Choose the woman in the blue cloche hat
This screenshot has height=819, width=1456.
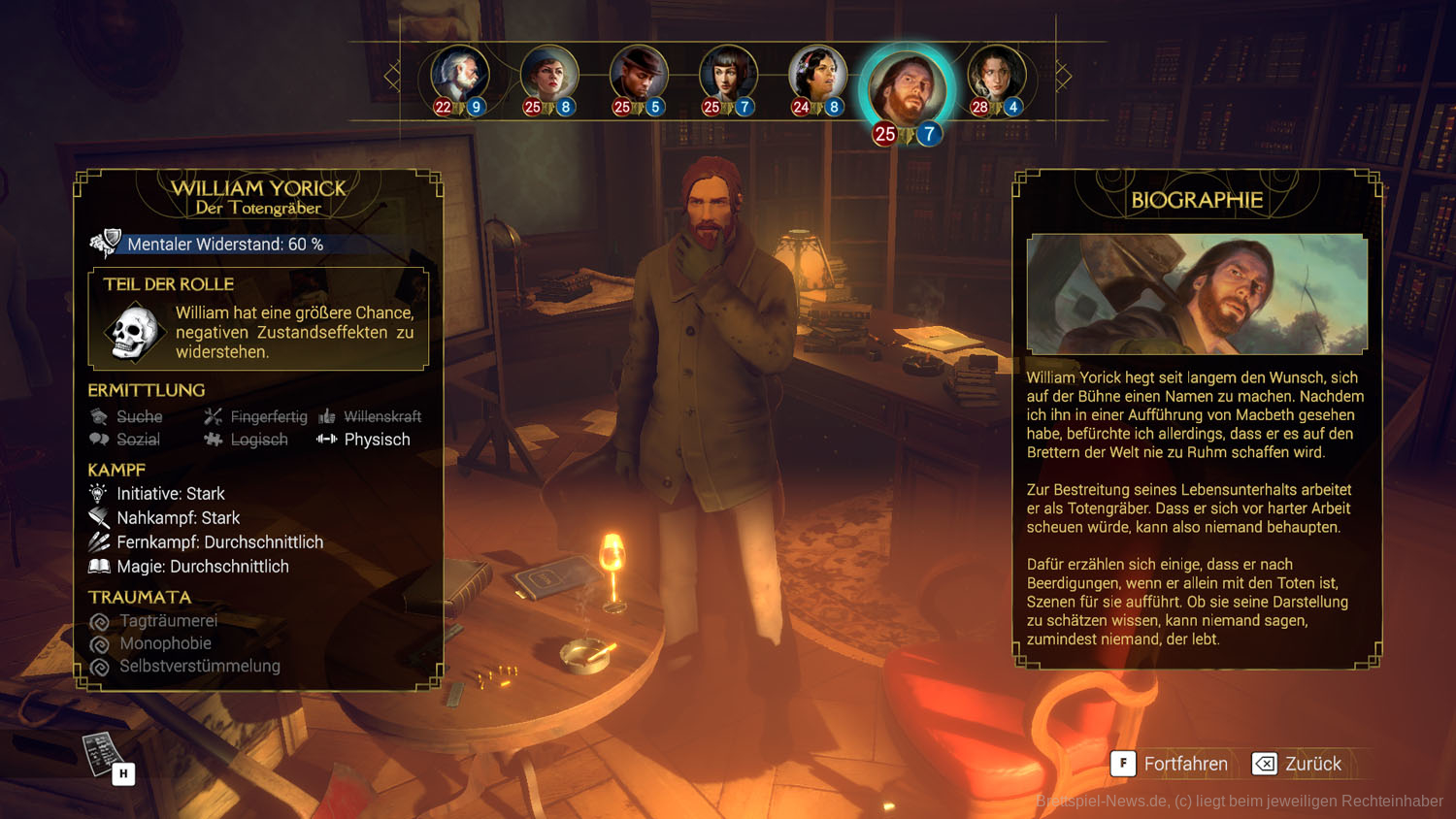[548, 76]
